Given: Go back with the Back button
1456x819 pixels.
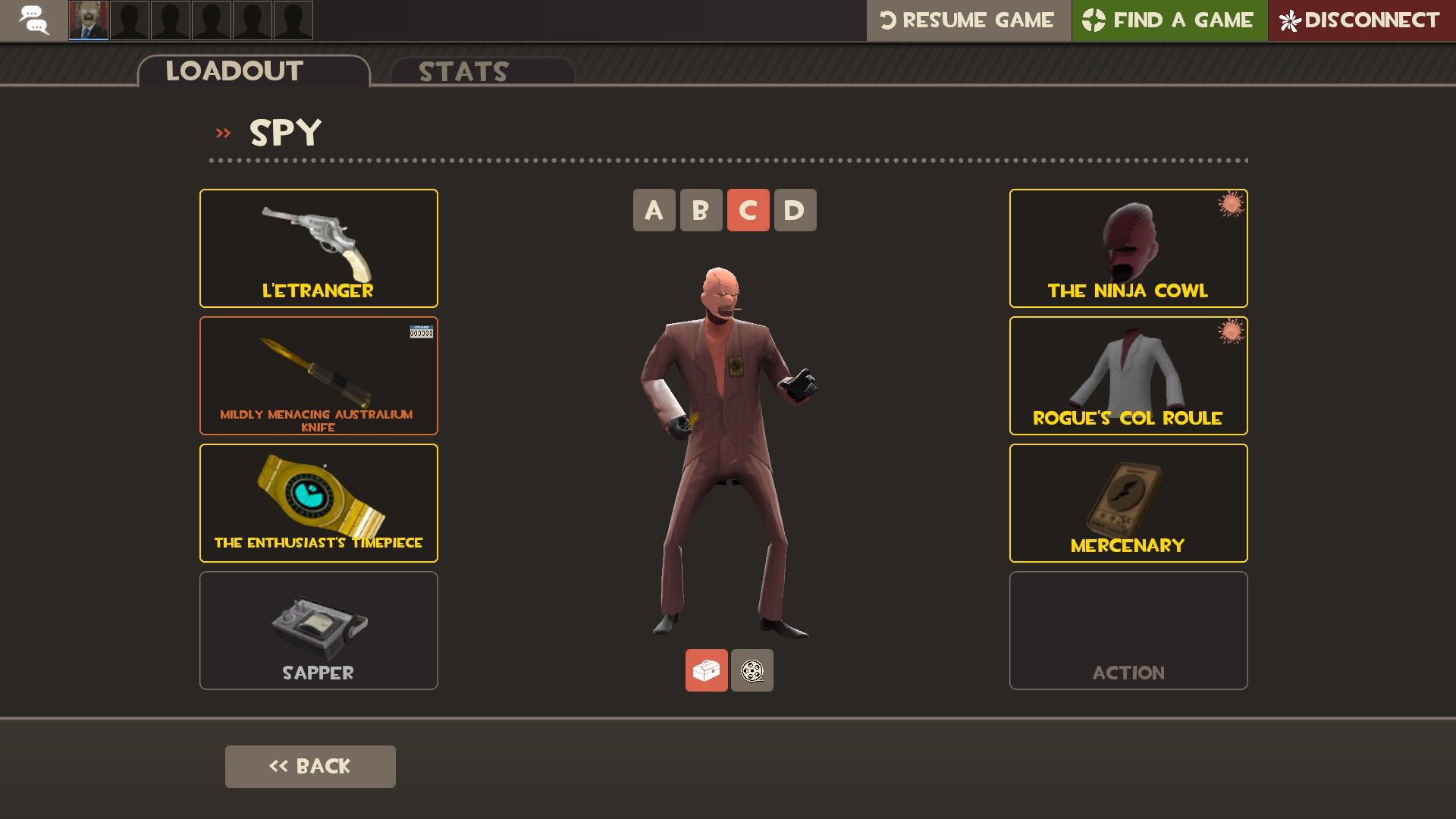Looking at the screenshot, I should pos(310,766).
